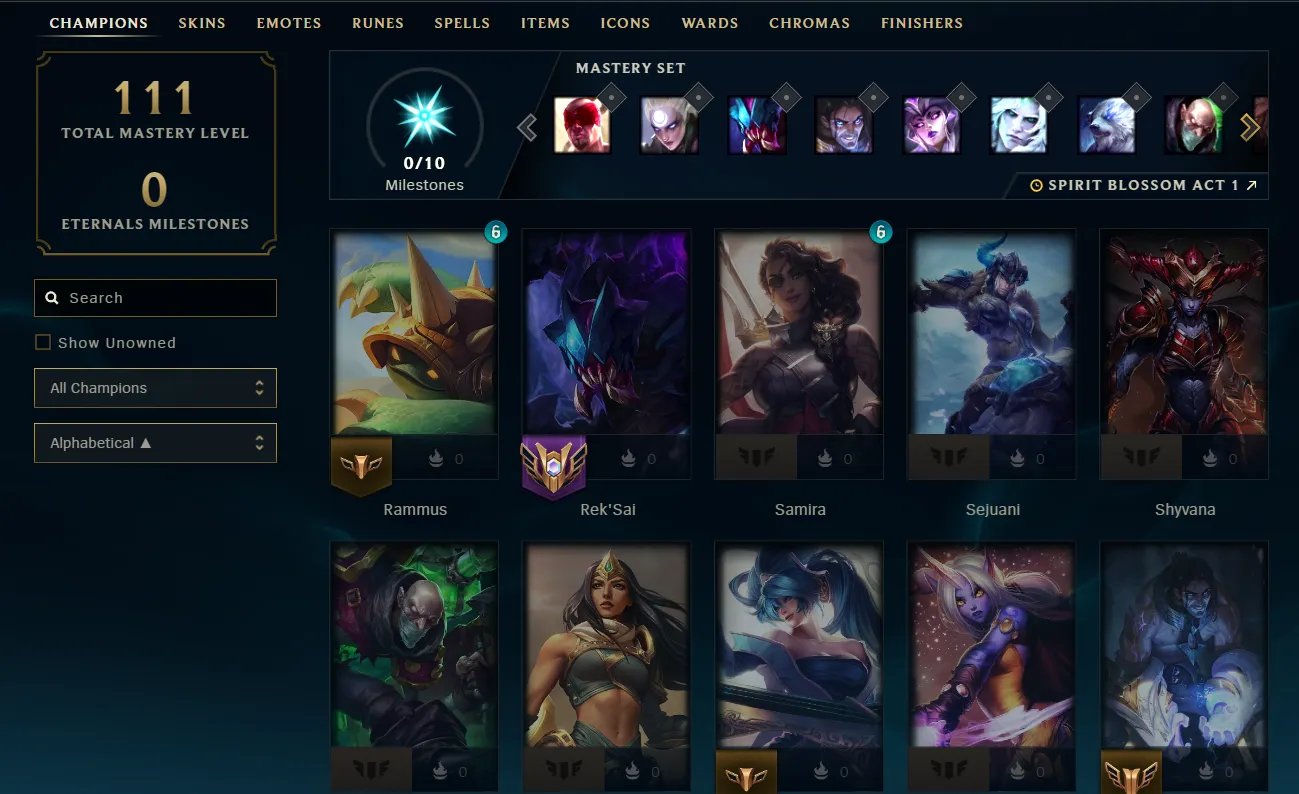Switch to the SKINS tab
Viewport: 1299px width, 794px height.
point(202,22)
